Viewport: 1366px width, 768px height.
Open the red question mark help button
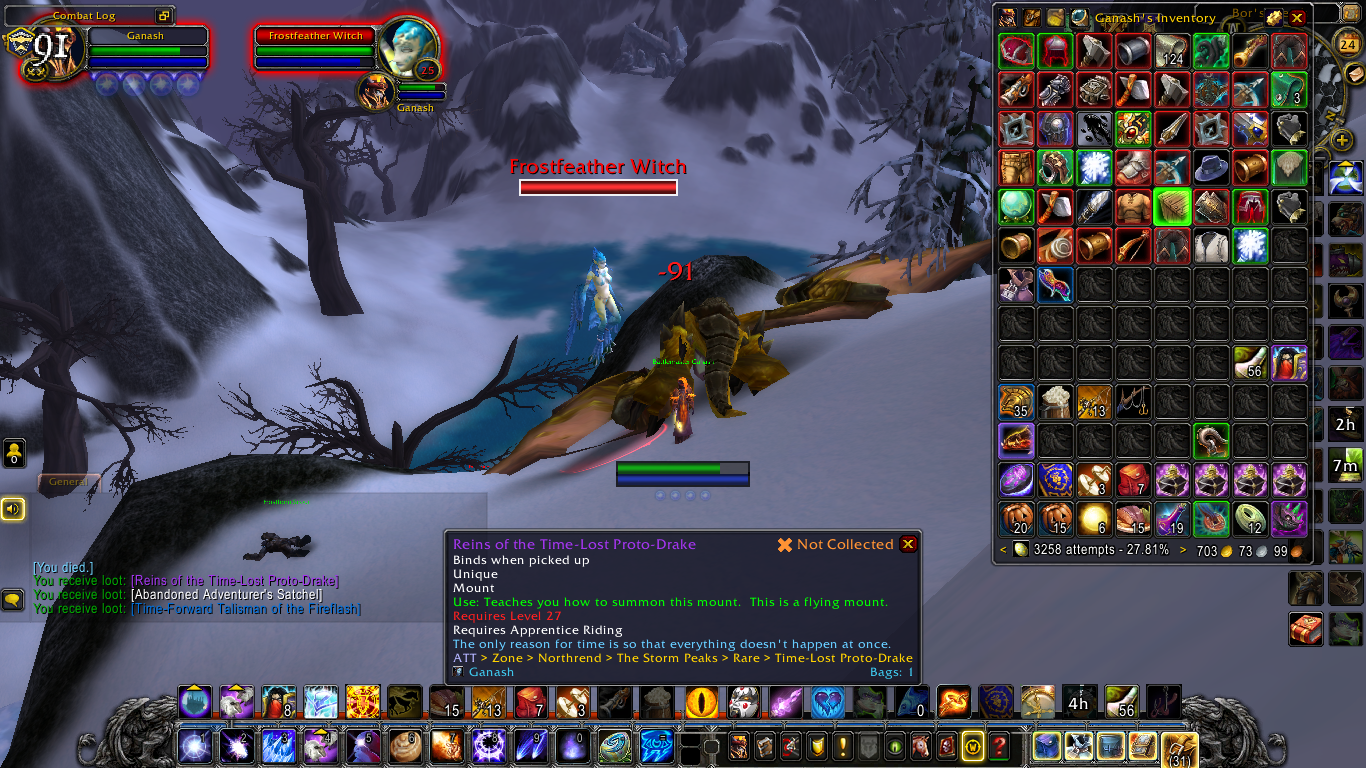pos(998,746)
